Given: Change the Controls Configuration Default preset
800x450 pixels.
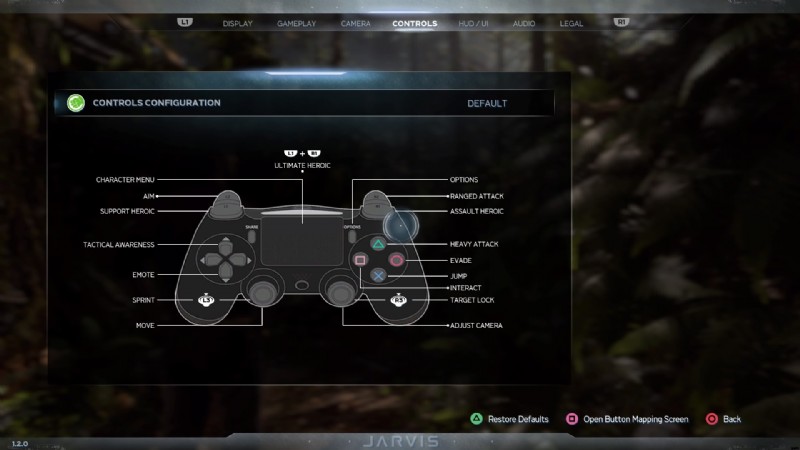Looking at the screenshot, I should pos(487,103).
